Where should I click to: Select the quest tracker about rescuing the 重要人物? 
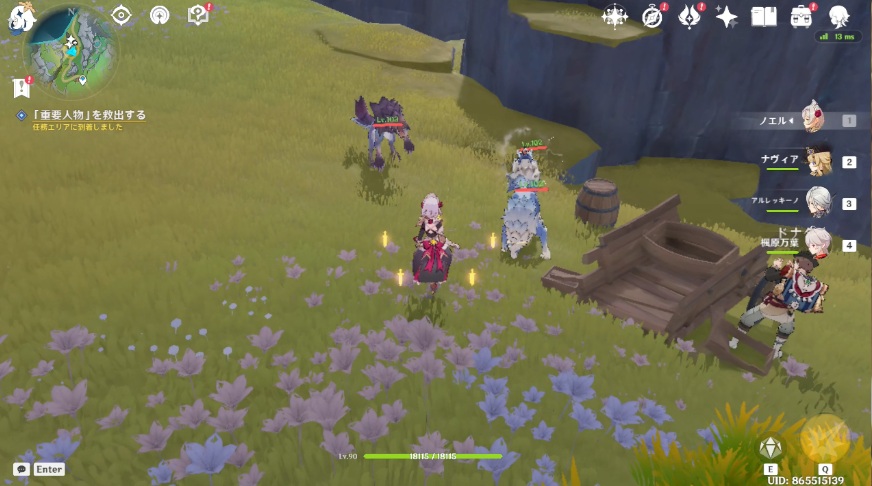(x=90, y=115)
